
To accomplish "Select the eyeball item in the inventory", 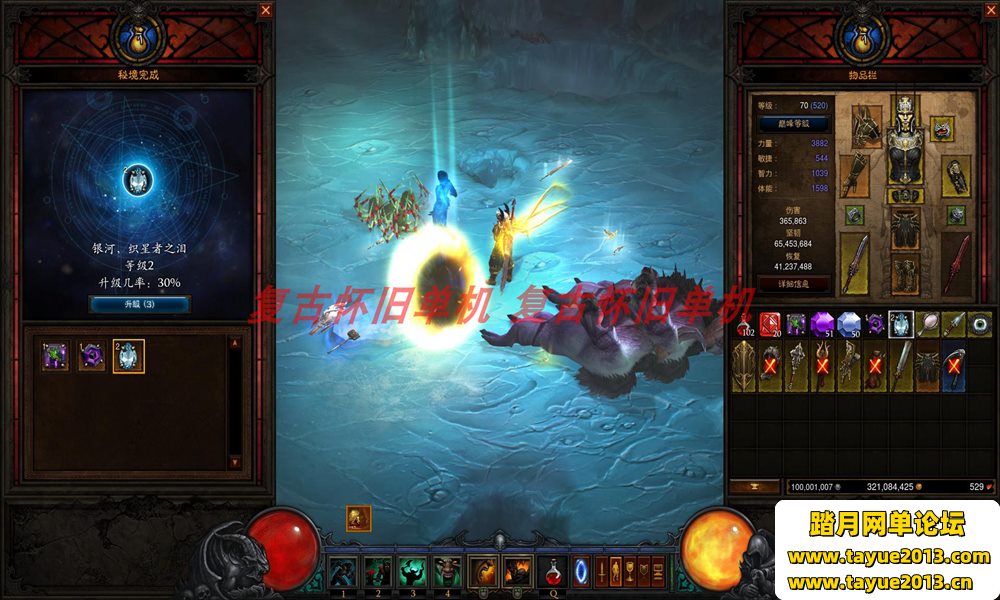I will point(979,323).
